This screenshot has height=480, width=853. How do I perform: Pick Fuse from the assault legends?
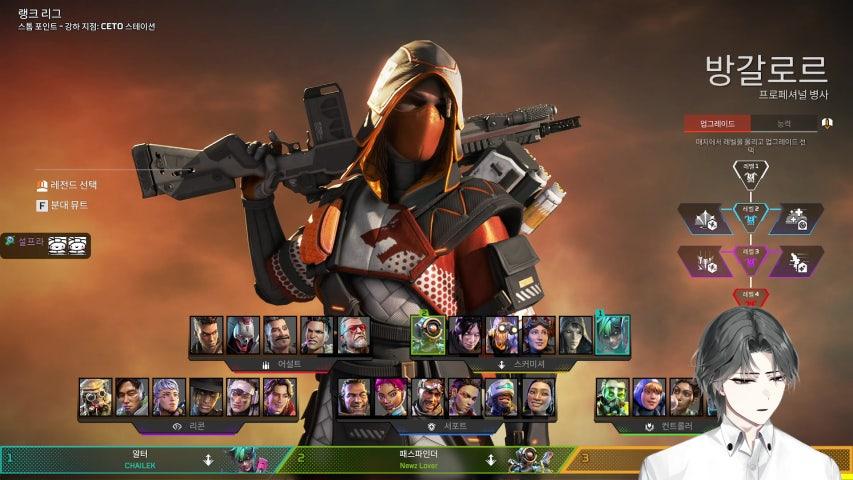pyautogui.click(x=279, y=336)
